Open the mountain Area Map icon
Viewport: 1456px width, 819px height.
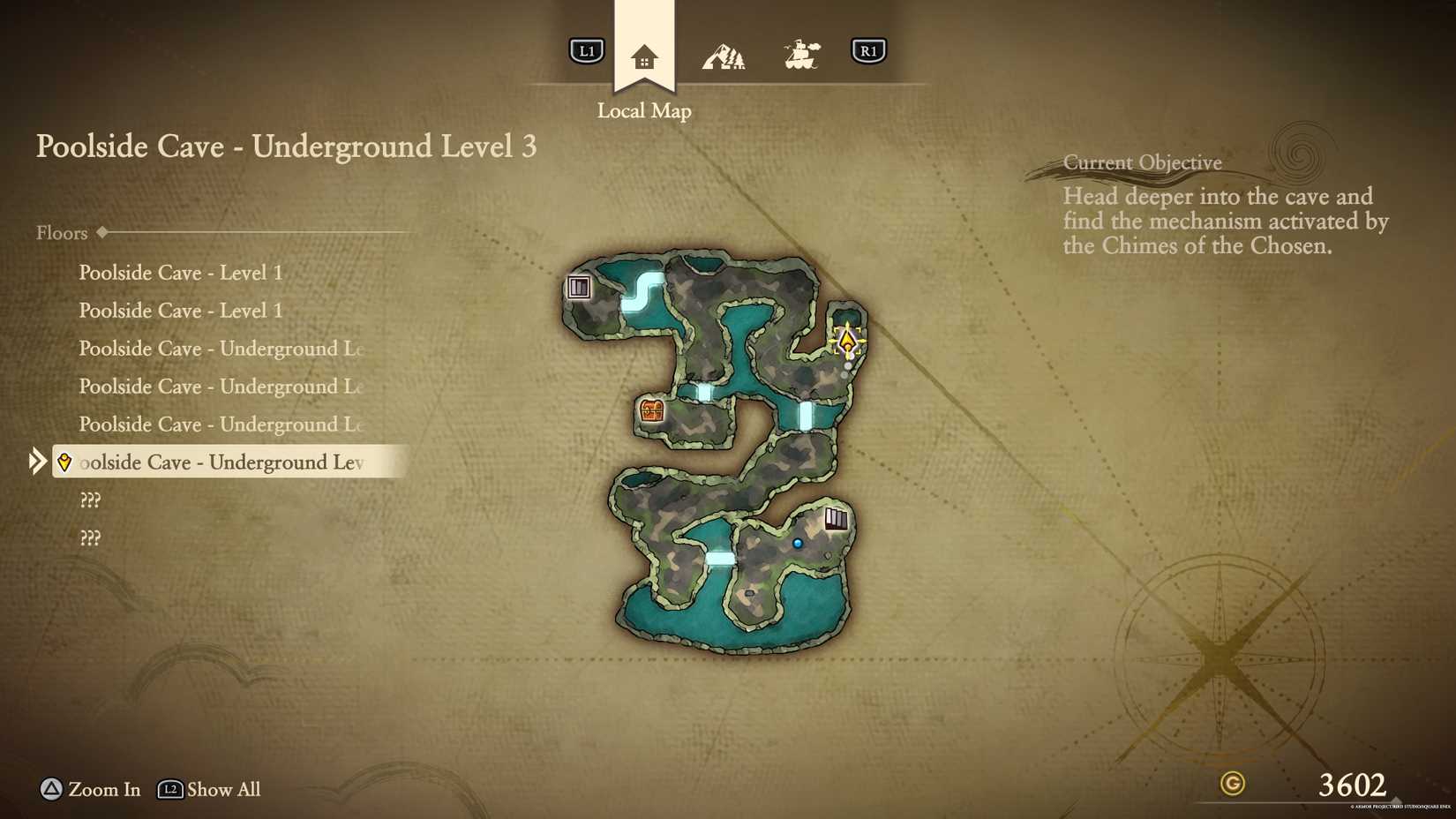point(724,53)
